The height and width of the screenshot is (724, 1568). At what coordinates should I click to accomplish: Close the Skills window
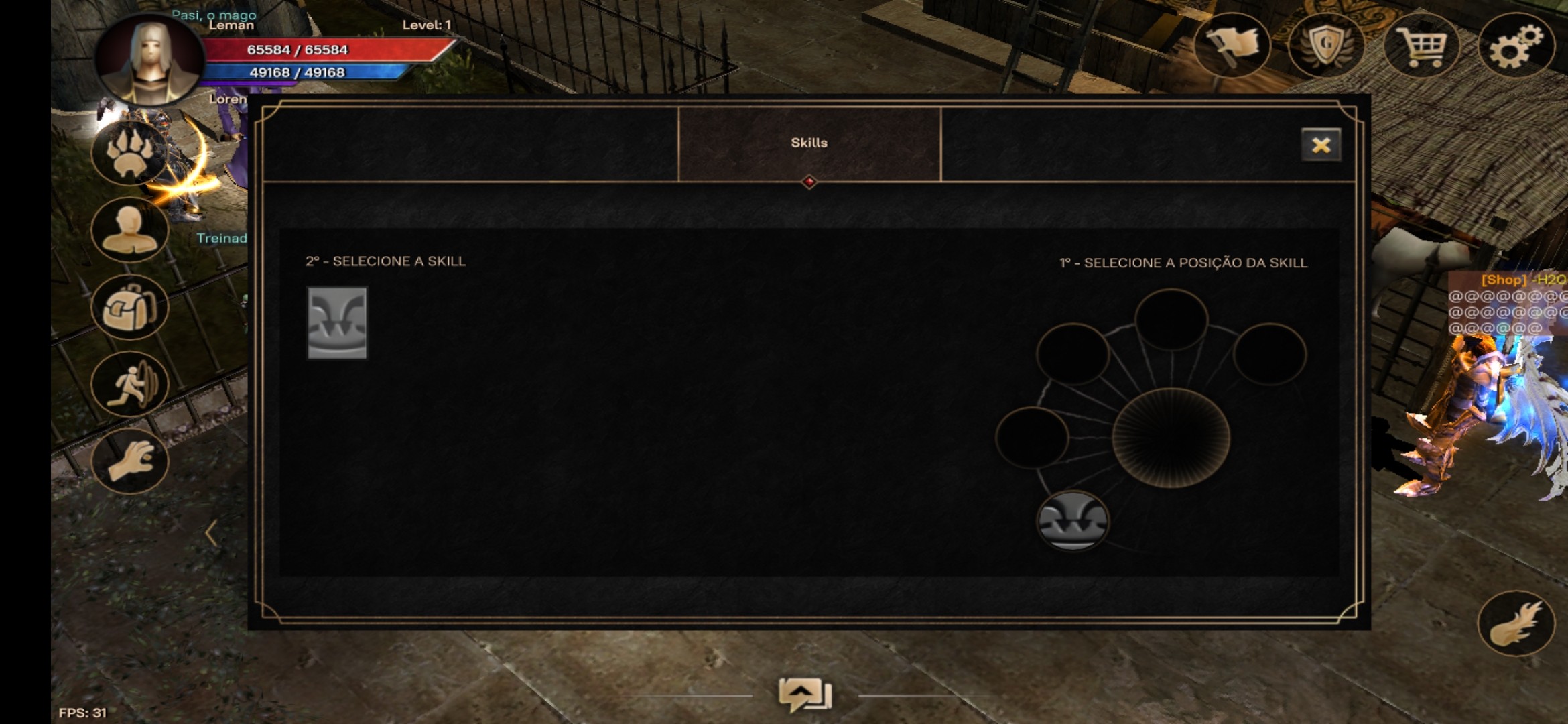(x=1321, y=145)
